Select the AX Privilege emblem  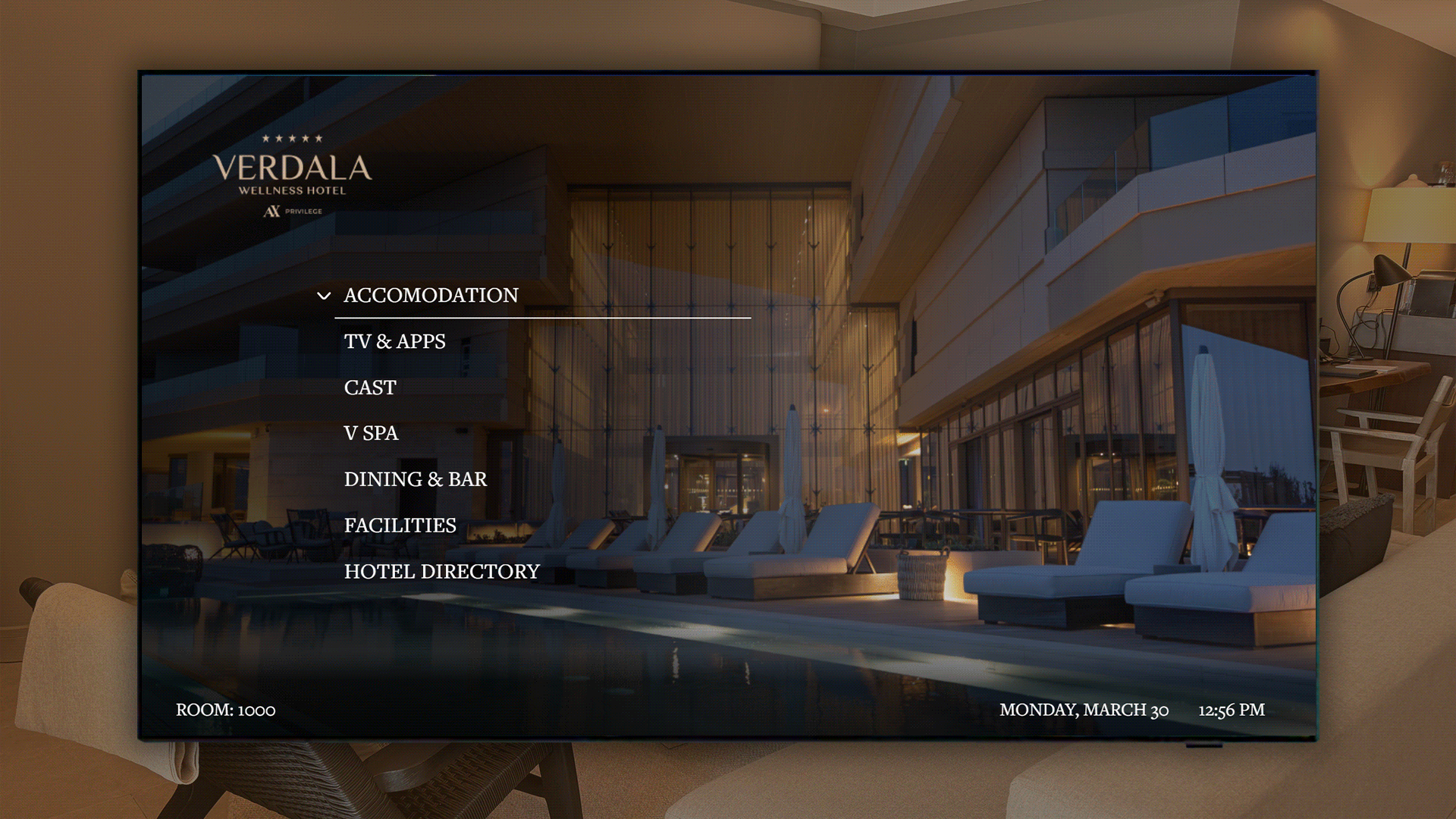click(292, 211)
